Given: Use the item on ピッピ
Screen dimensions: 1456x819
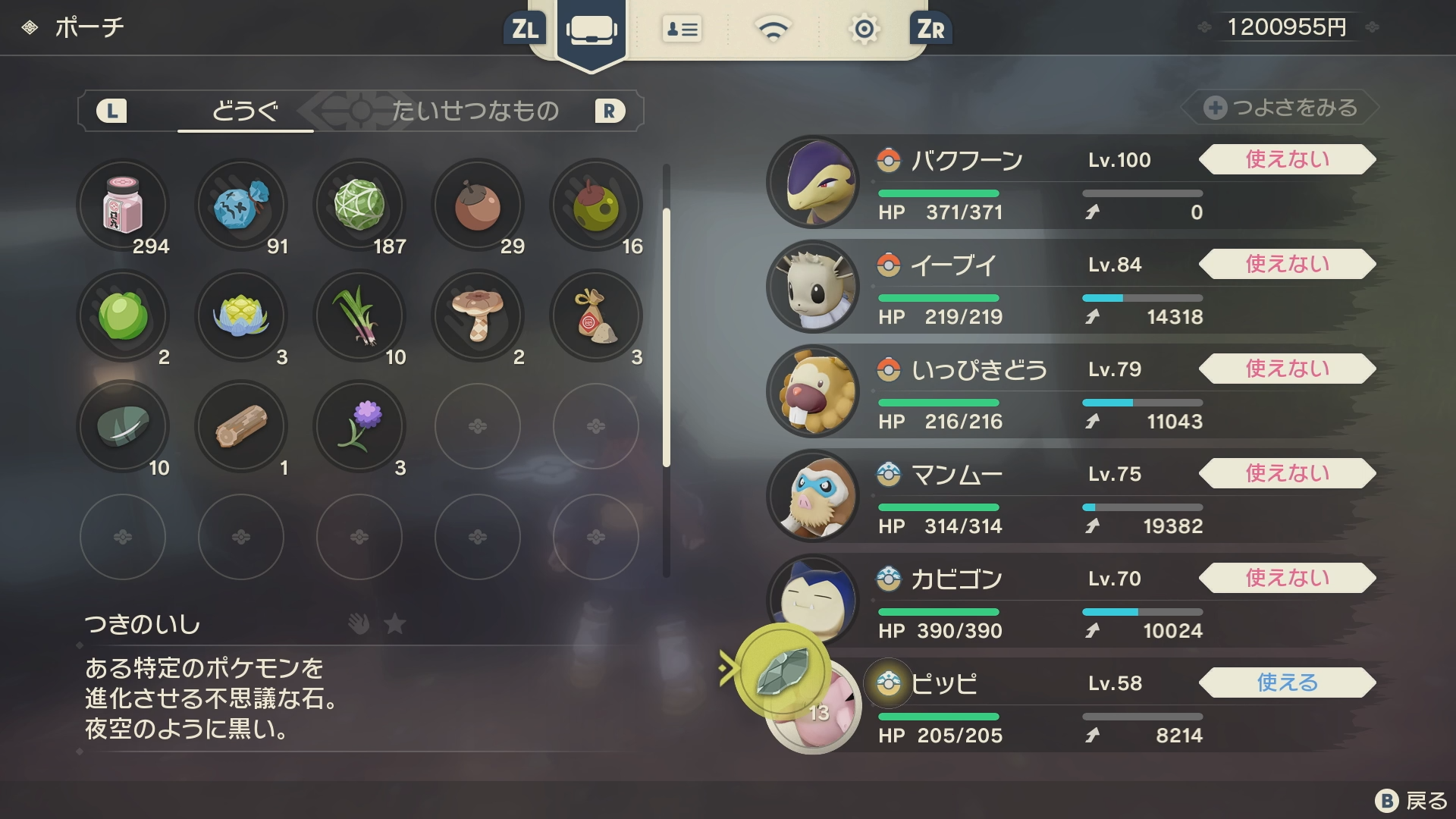Looking at the screenshot, I should pos(1287,682).
